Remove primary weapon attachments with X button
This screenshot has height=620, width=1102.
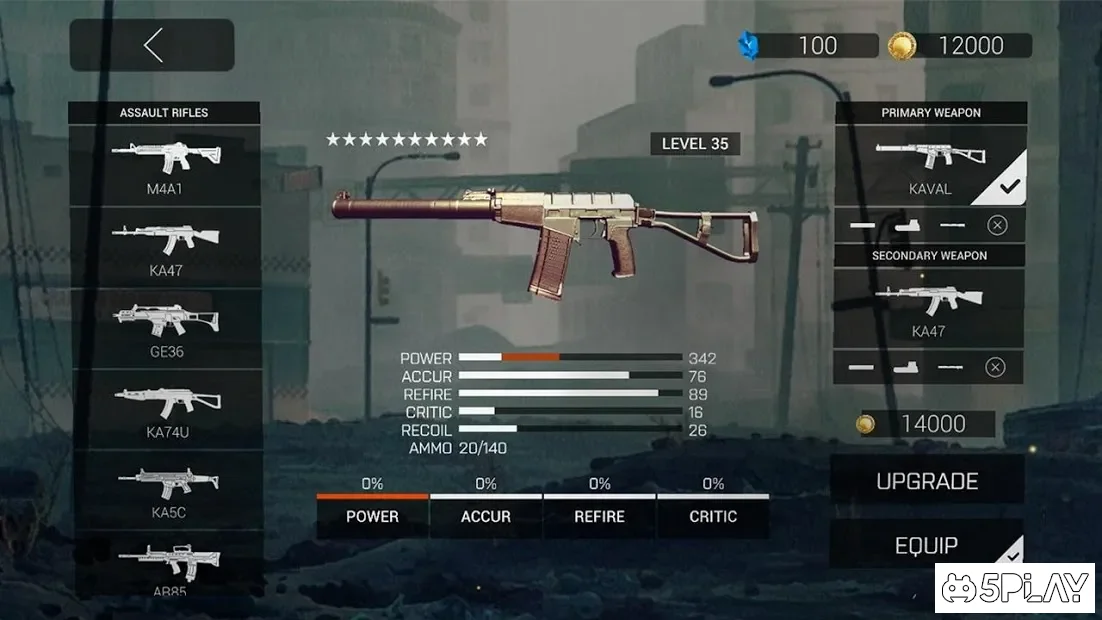point(997,225)
